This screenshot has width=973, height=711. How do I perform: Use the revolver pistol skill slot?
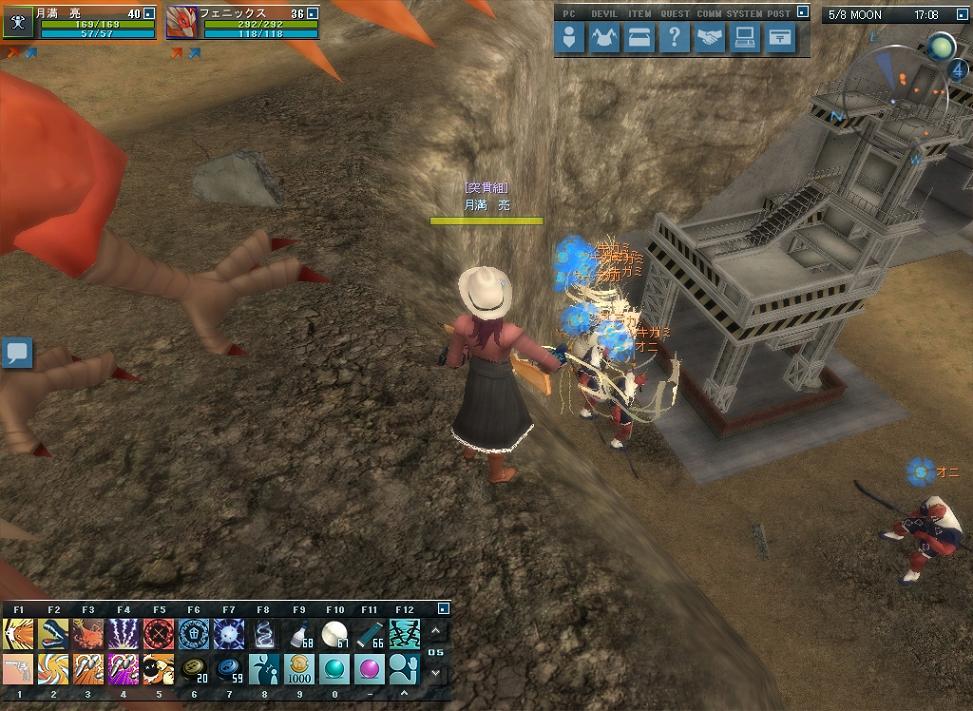tap(18, 668)
